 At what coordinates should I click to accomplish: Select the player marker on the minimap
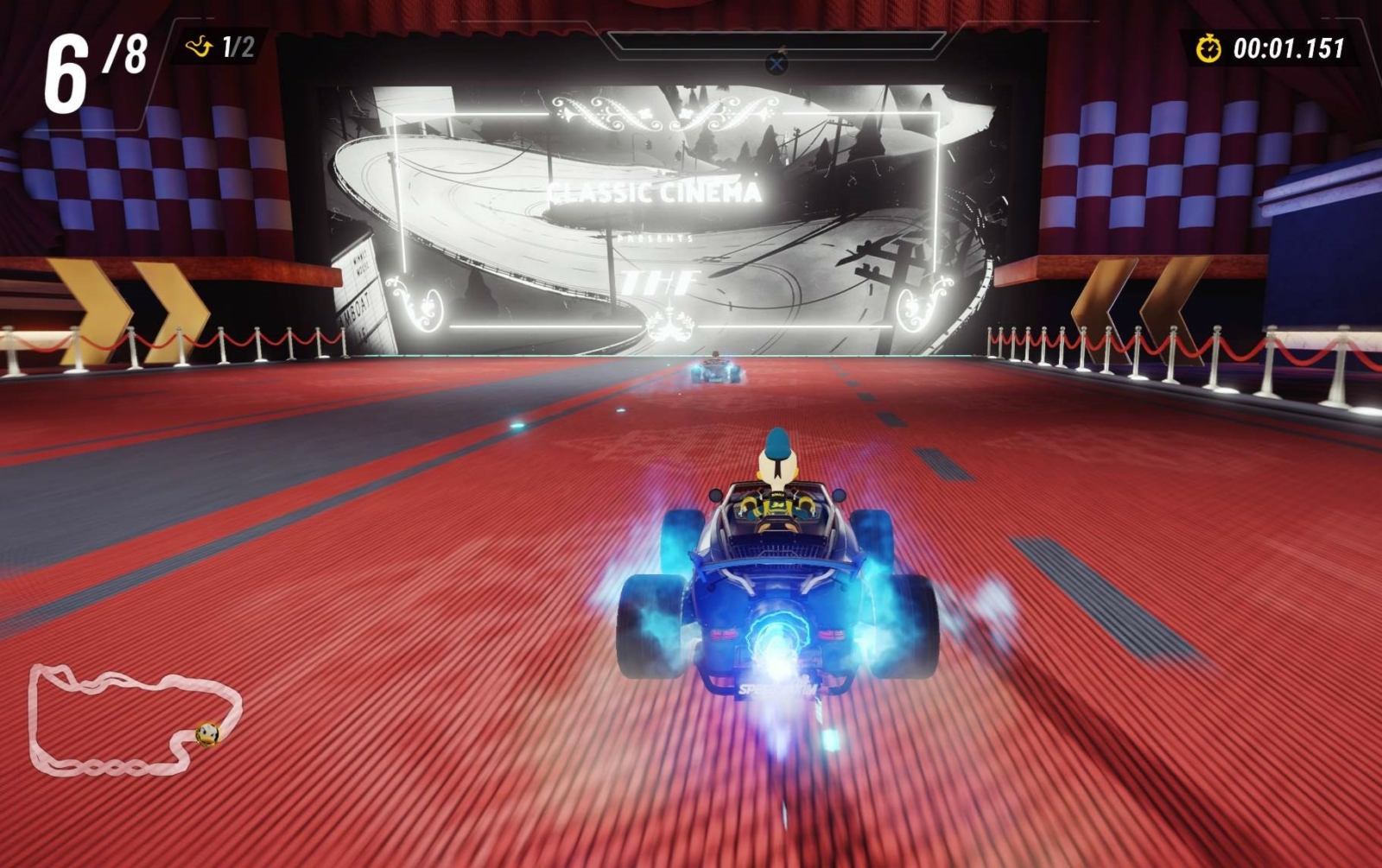[x=207, y=734]
